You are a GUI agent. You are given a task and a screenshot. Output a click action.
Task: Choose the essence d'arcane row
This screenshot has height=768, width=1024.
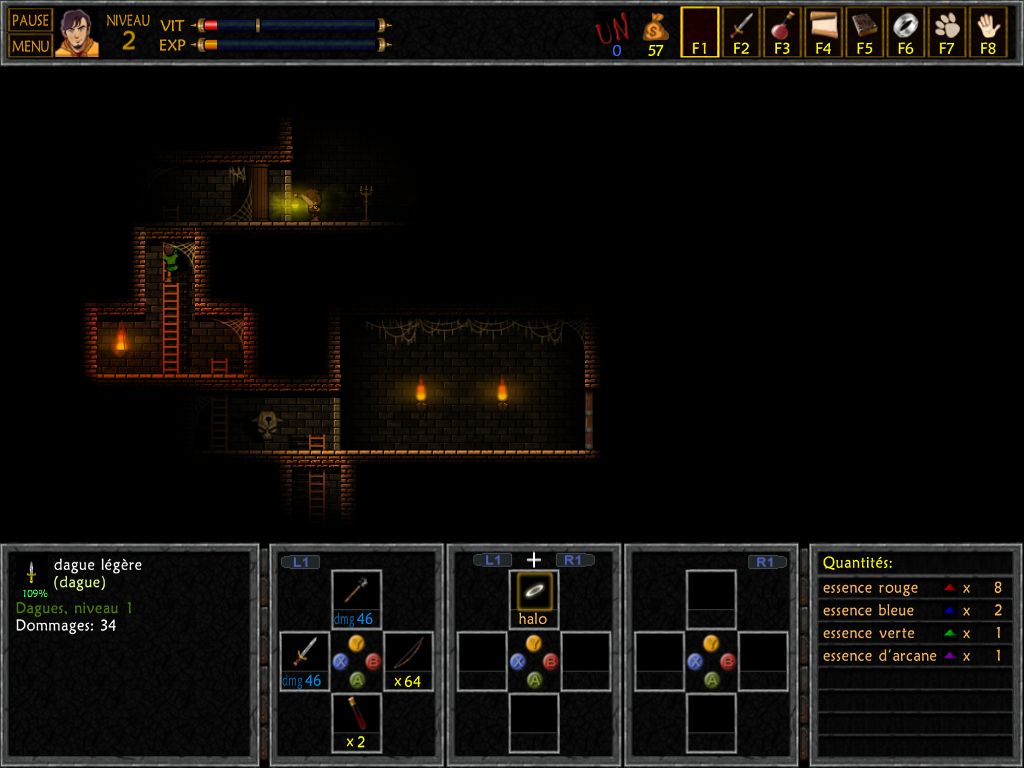pyautogui.click(x=914, y=656)
